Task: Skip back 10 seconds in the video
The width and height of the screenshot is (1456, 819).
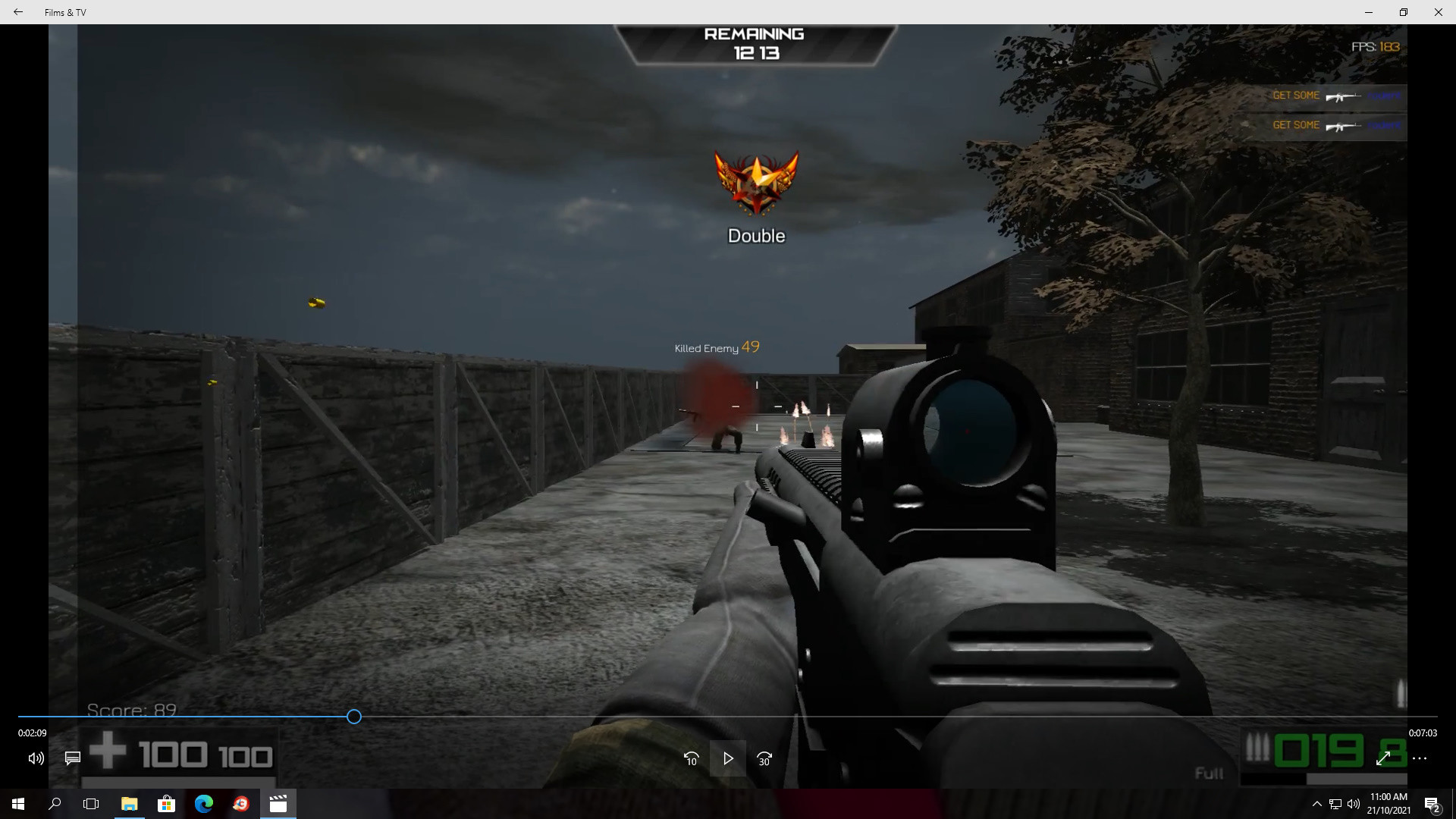Action: point(691,758)
